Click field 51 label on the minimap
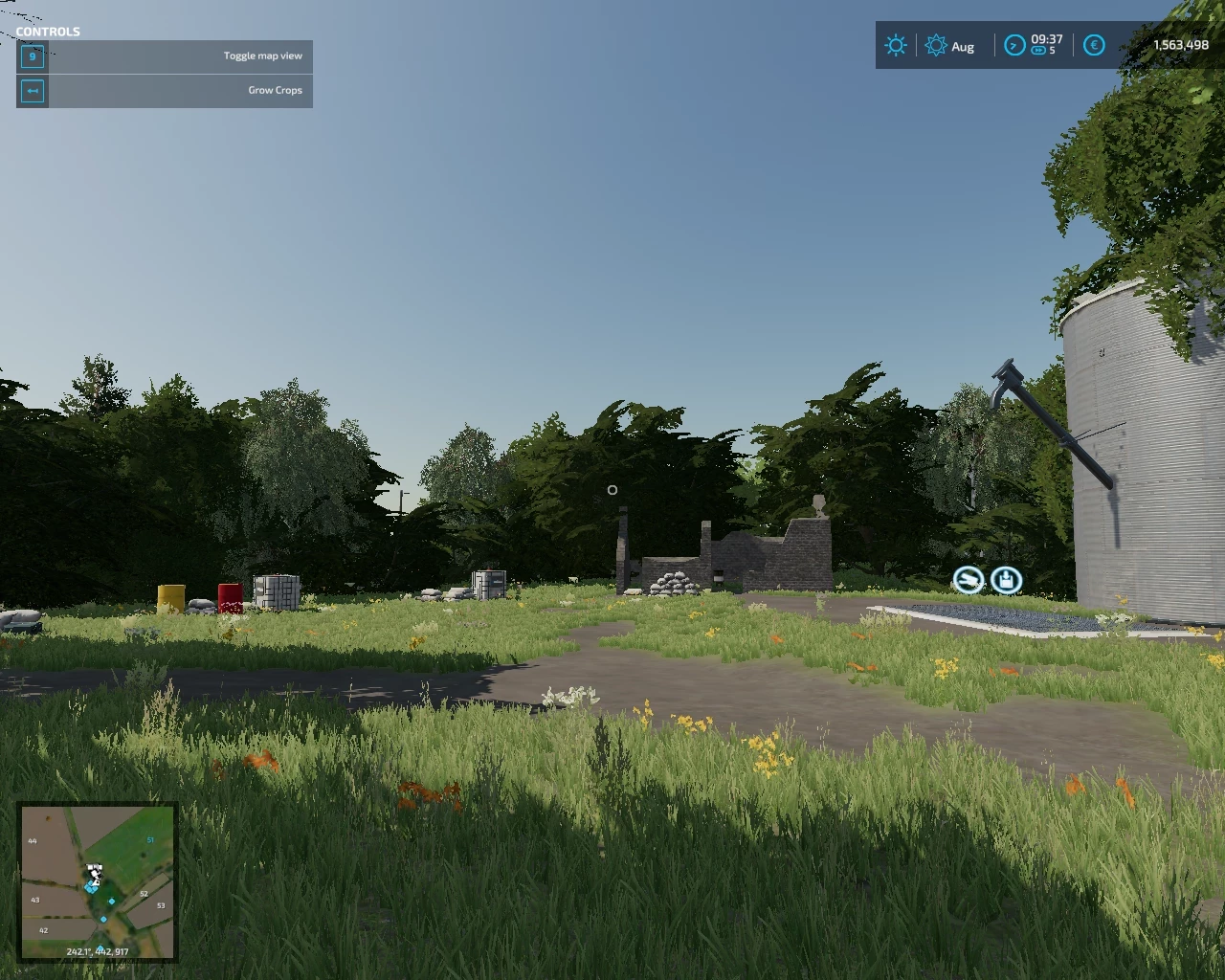Image resolution: width=1225 pixels, height=980 pixels. [150, 840]
